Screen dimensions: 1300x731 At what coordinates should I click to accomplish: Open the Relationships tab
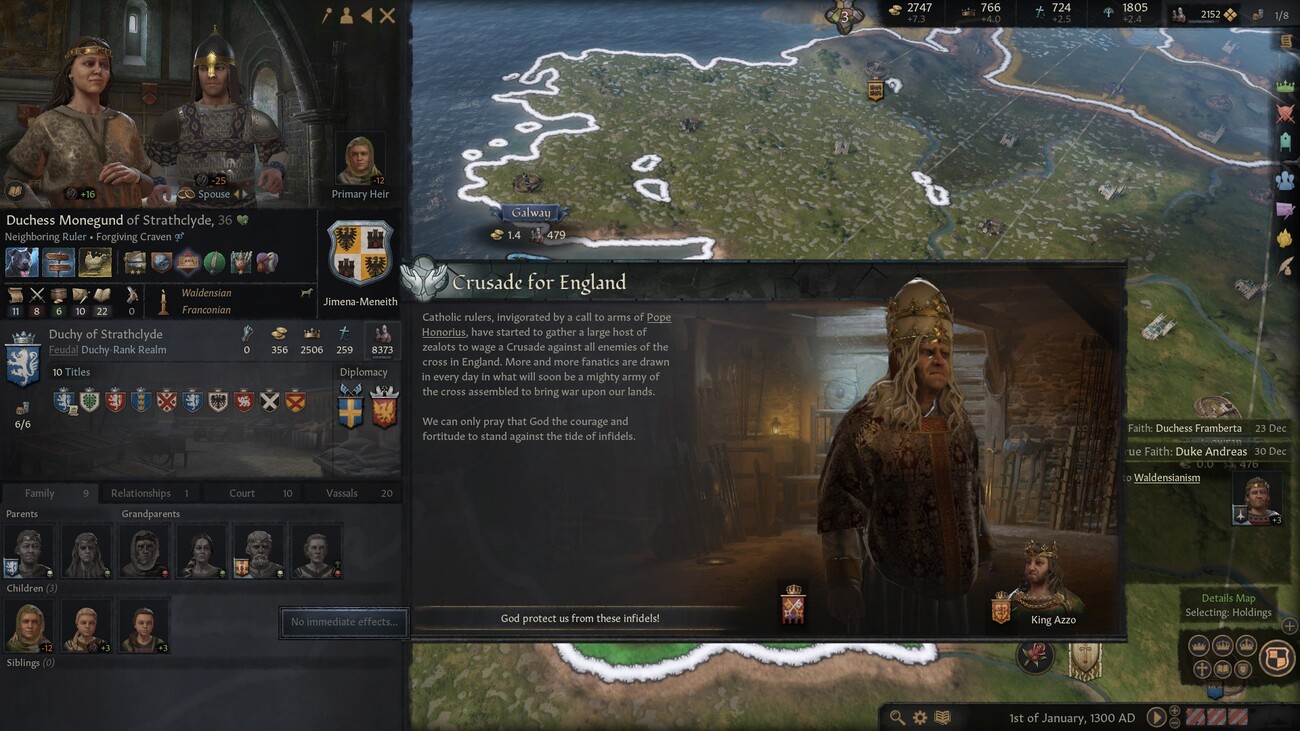[141, 493]
